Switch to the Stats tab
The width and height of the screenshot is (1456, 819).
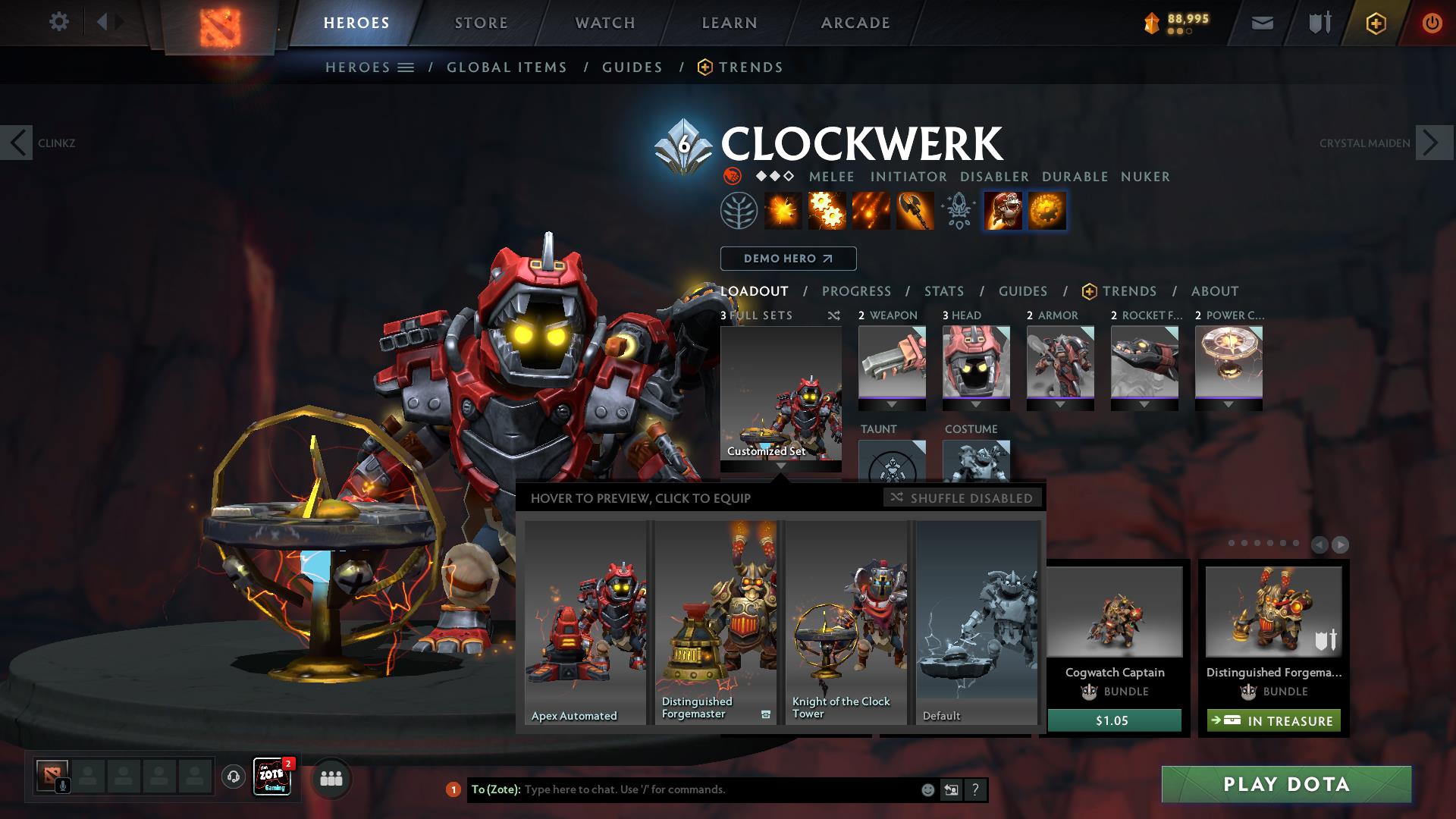tap(943, 291)
